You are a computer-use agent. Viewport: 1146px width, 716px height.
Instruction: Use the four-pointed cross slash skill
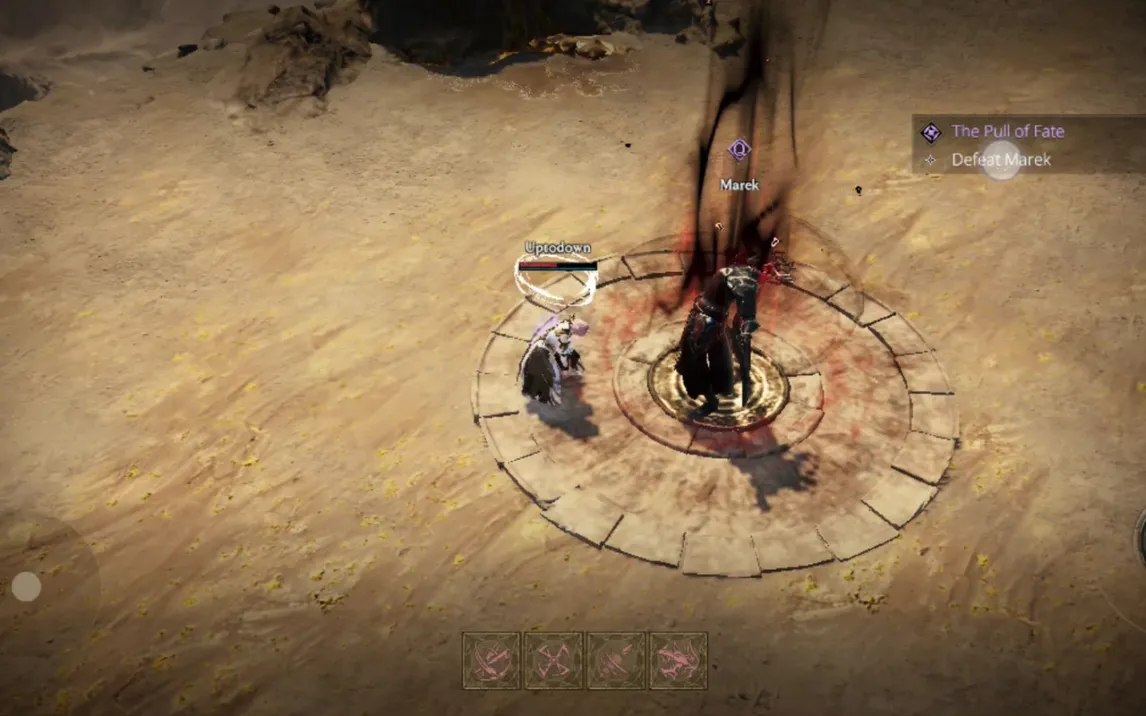[x=553, y=661]
